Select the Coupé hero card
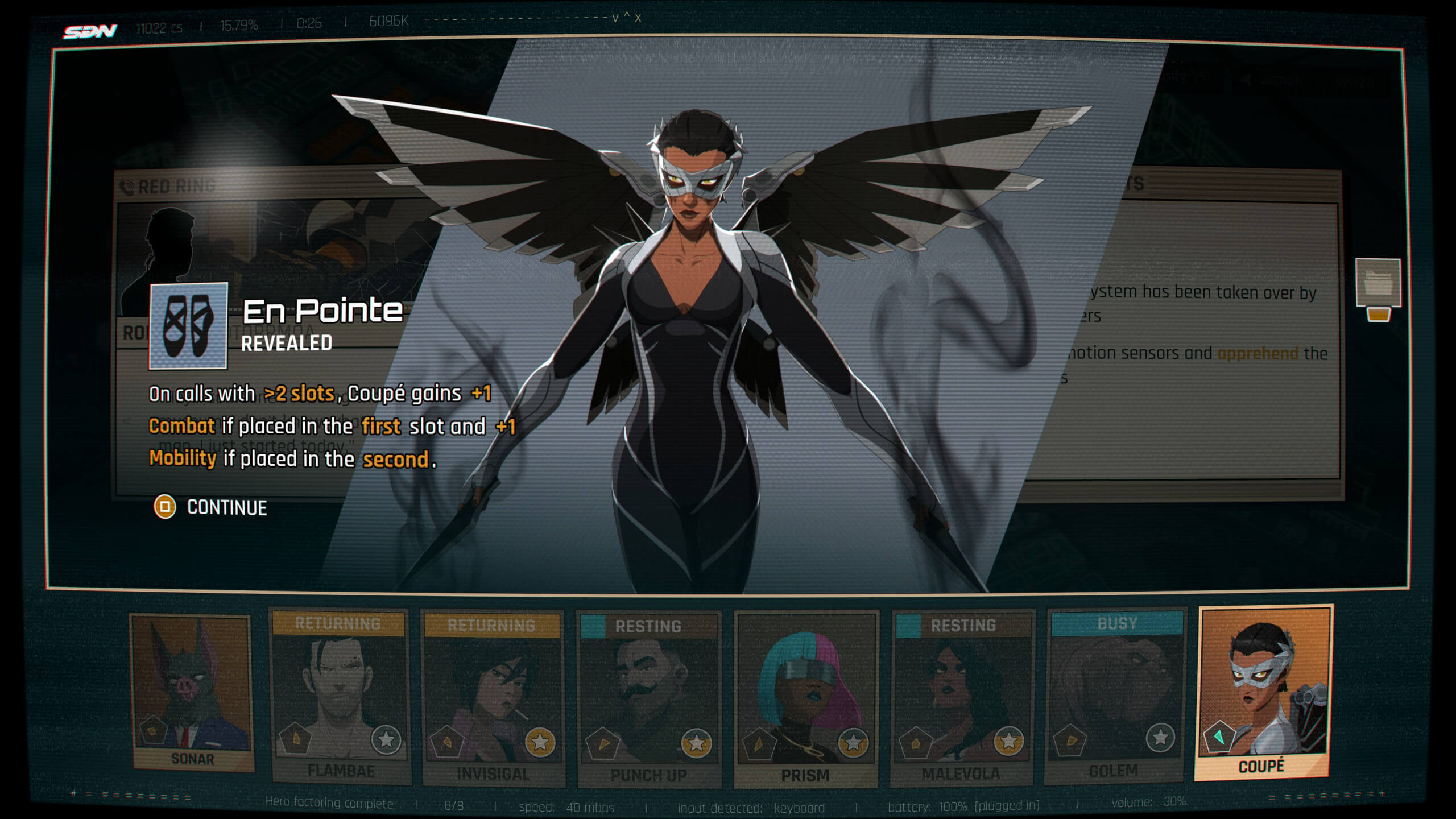 (x=1263, y=691)
